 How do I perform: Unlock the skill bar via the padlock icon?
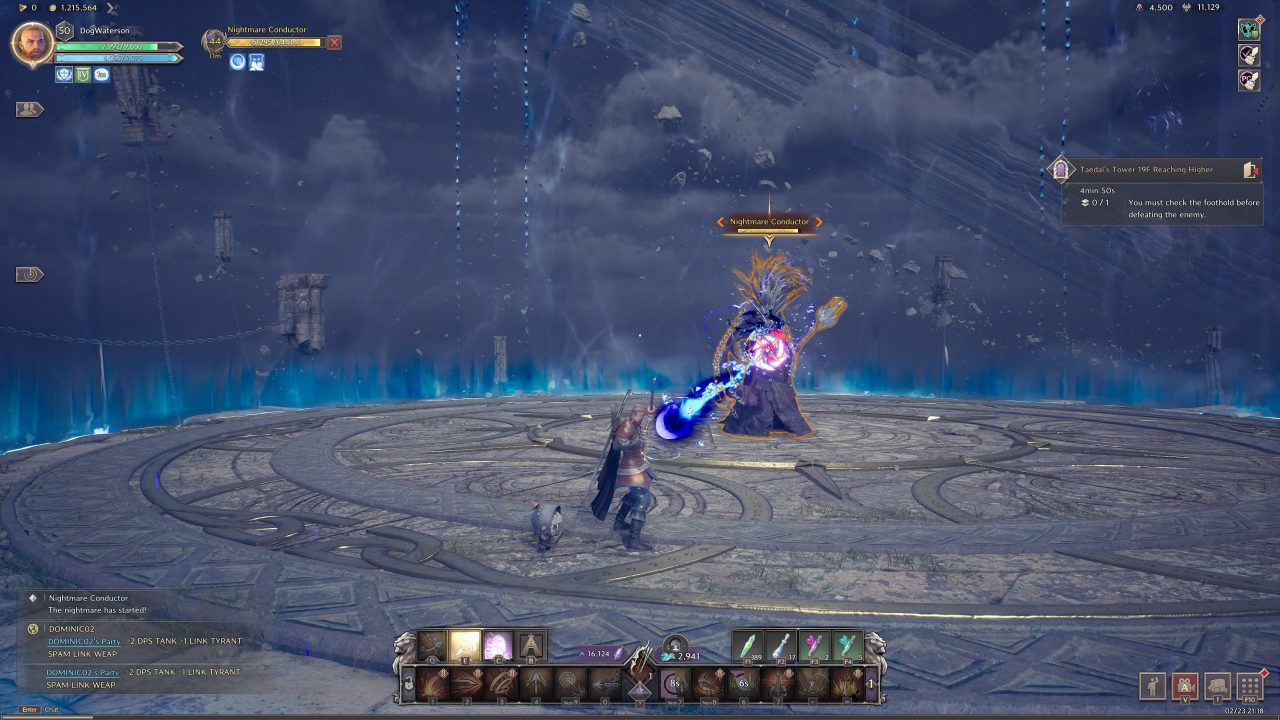[x=406, y=685]
